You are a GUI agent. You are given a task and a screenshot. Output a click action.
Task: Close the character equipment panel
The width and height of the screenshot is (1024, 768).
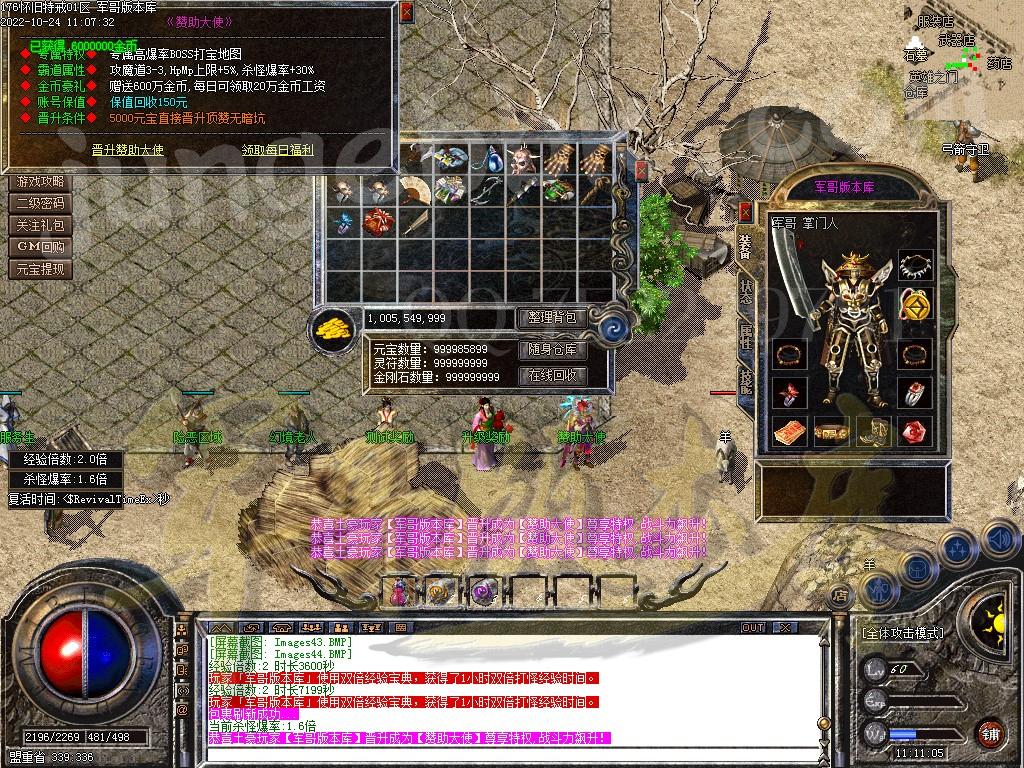(745, 211)
